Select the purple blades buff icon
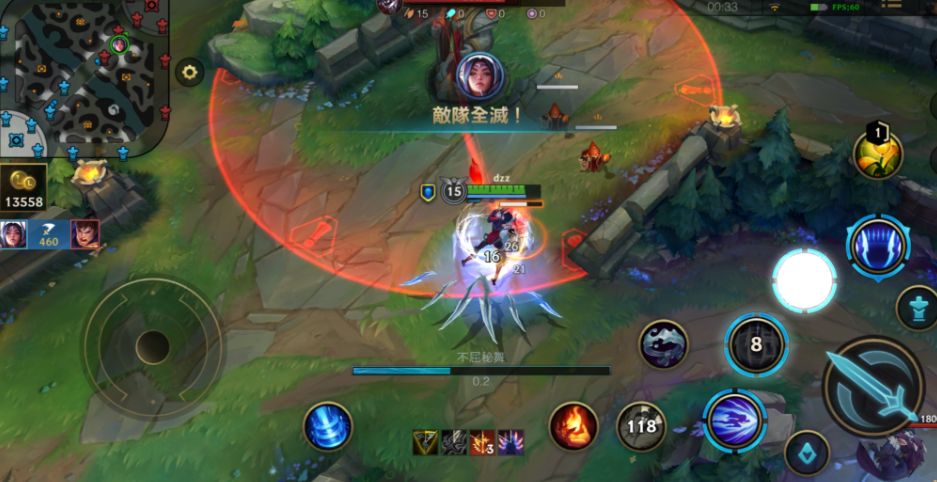The height and width of the screenshot is (482, 937). [x=511, y=442]
